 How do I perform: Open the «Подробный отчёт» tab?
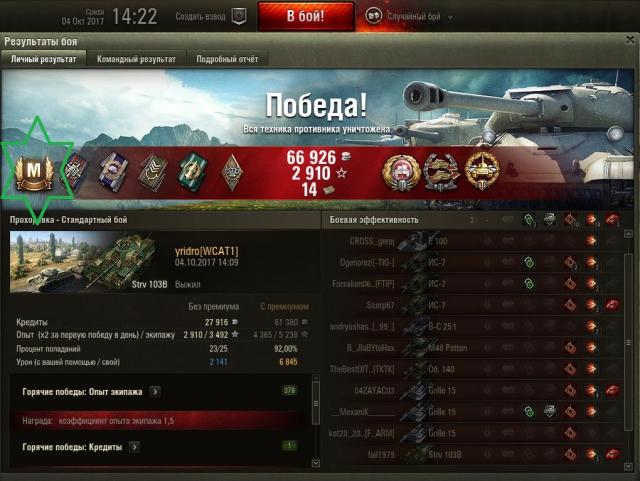pos(227,59)
